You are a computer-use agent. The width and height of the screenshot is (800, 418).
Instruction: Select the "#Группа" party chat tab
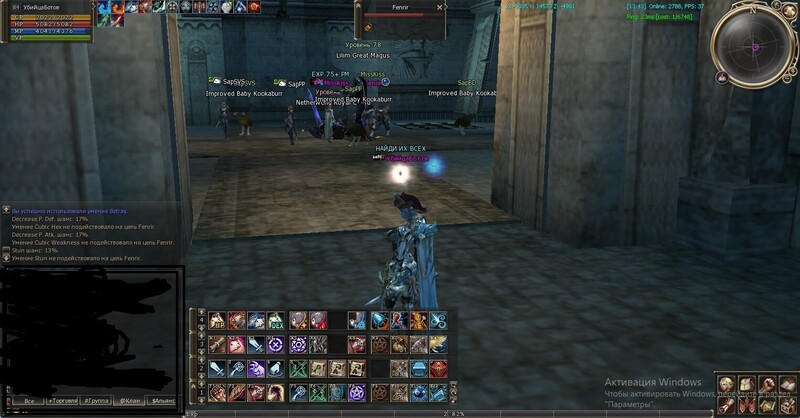tap(97, 400)
